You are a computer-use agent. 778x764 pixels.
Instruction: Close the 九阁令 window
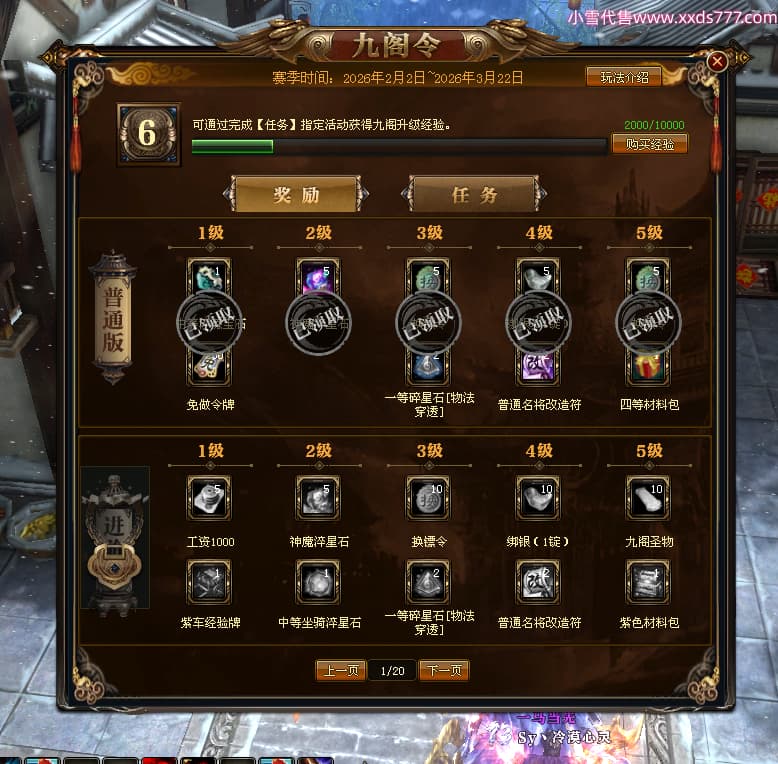point(717,61)
